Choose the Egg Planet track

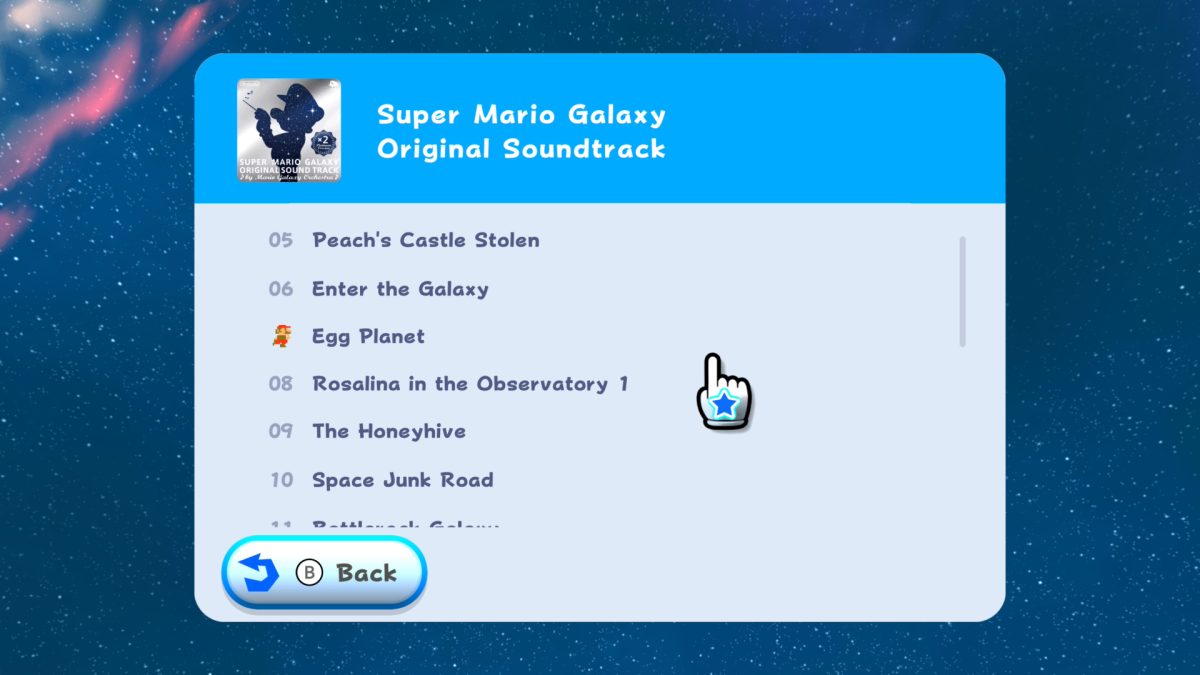point(368,337)
